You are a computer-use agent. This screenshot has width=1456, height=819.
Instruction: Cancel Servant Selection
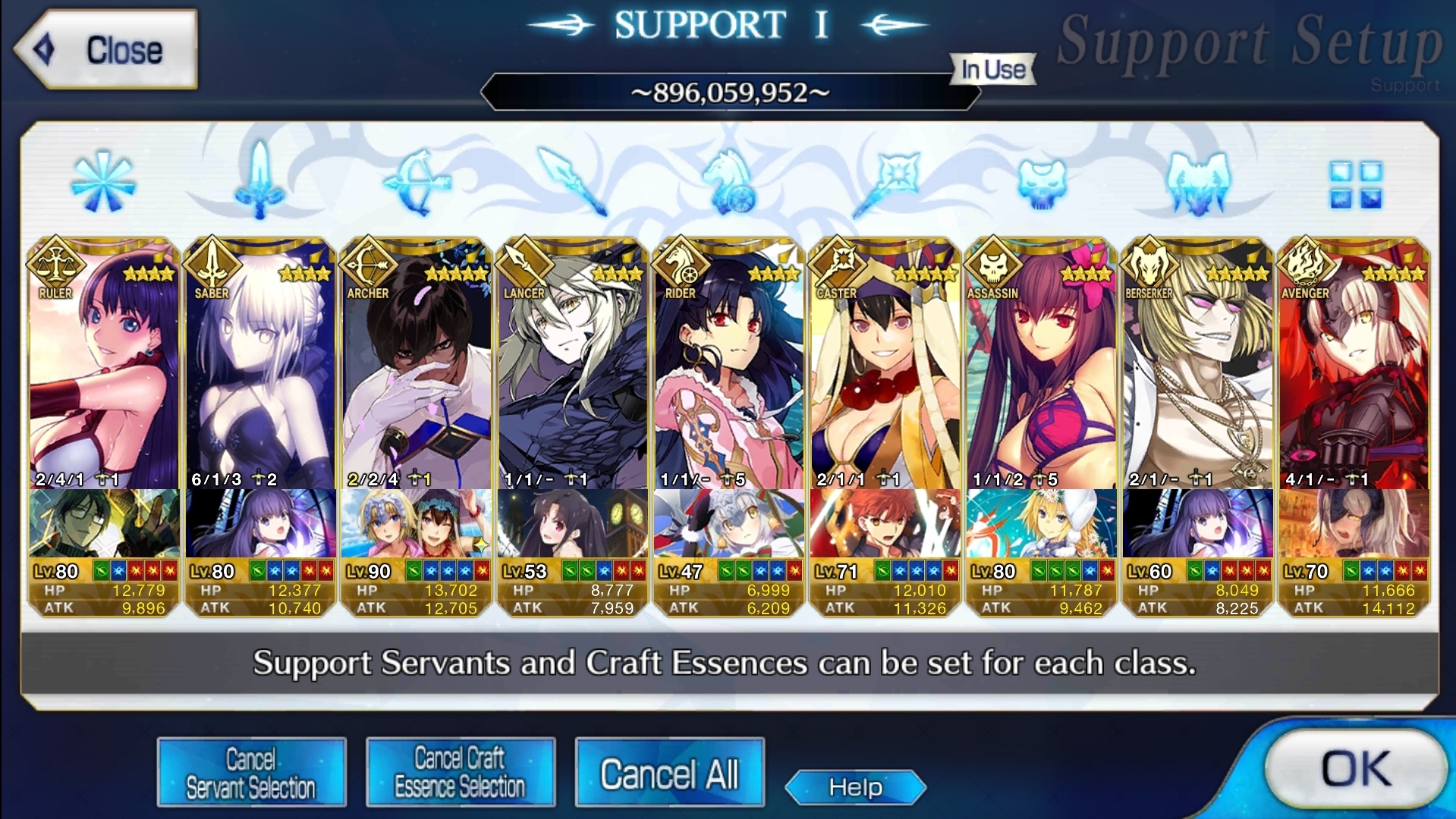[x=251, y=772]
